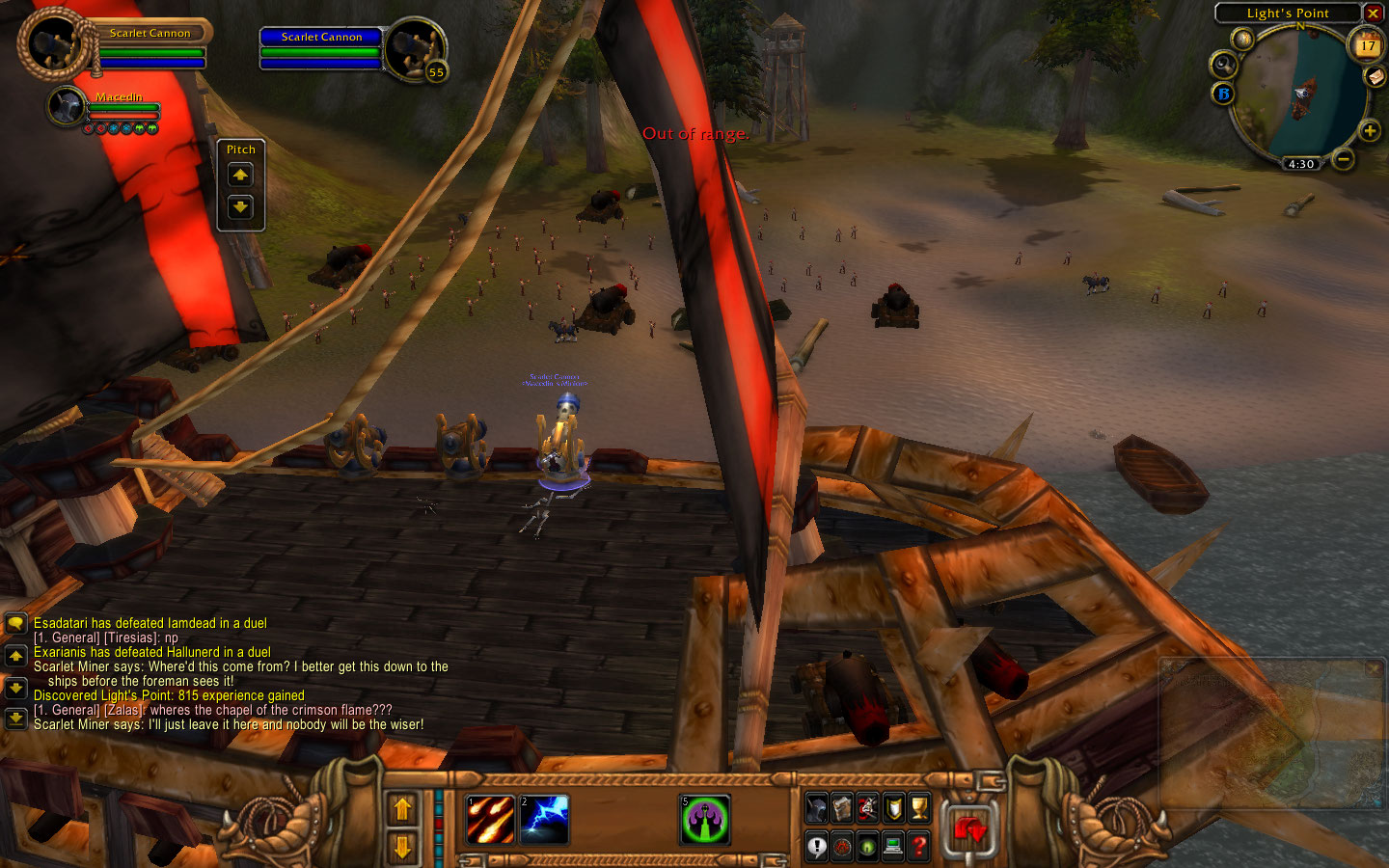Open the mail envelope icon by the minimap
The width and height of the screenshot is (1389, 868).
[x=1375, y=77]
